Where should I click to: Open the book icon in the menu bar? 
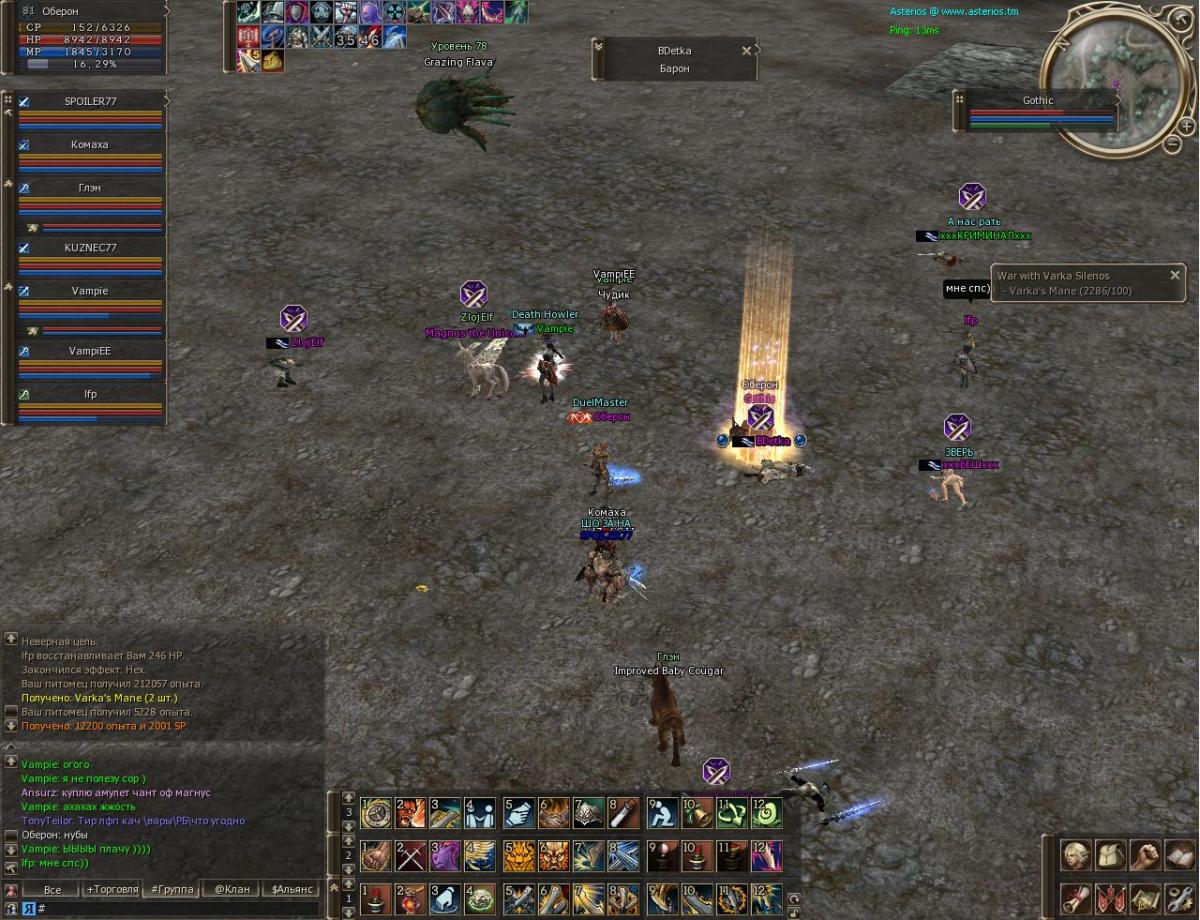[x=1179, y=856]
